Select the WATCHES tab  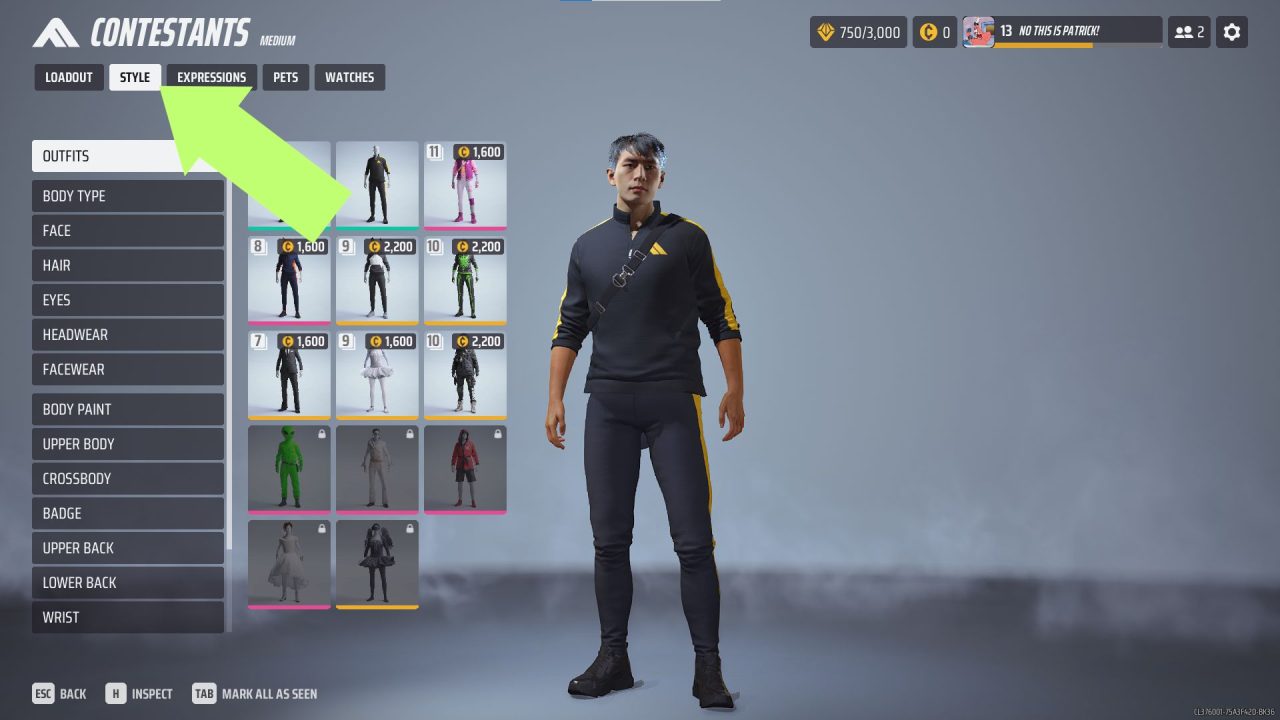pyautogui.click(x=349, y=77)
